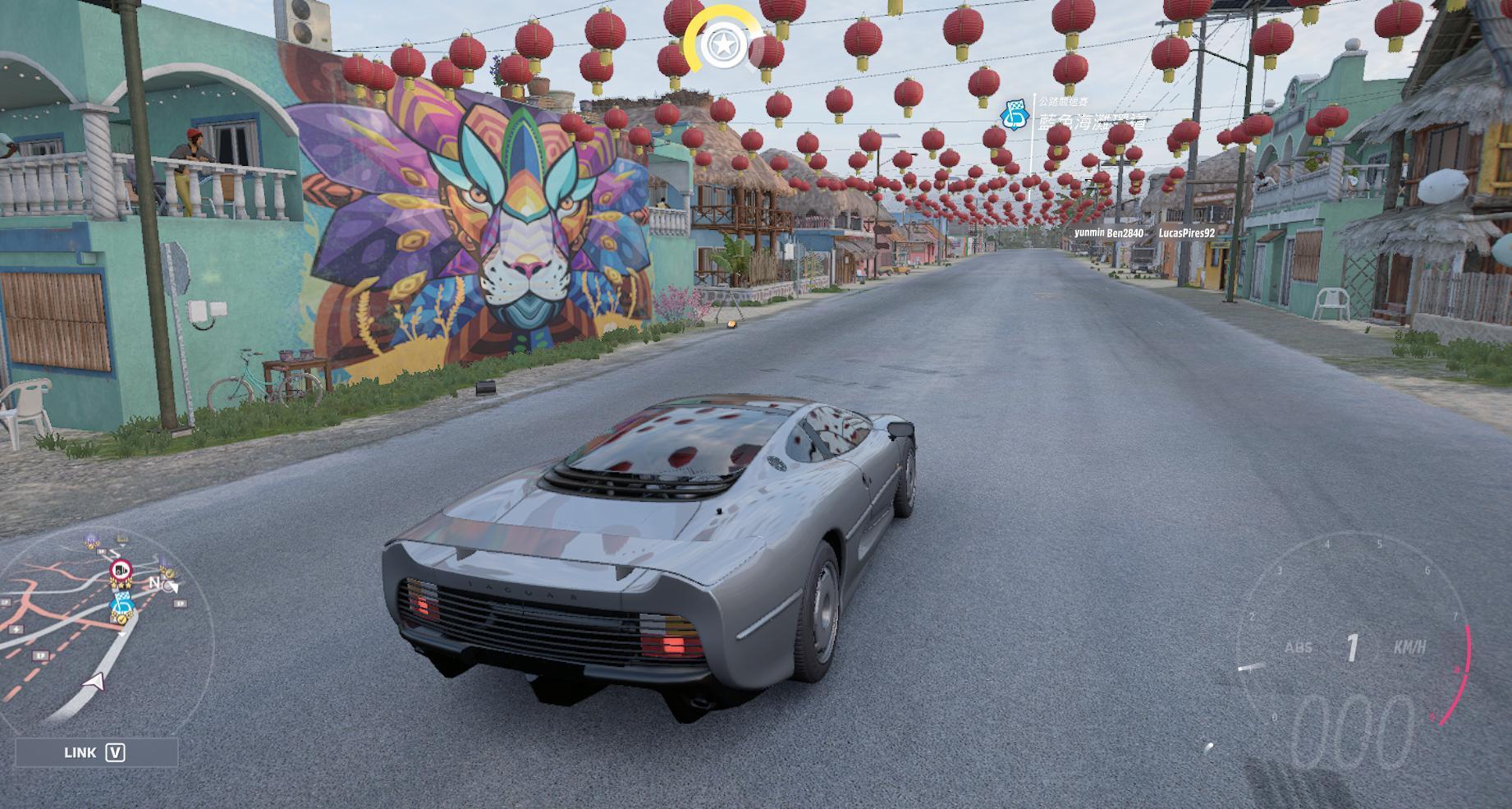Click the KM/H unit label on the speedometer
Viewport: 1512px width, 809px height.
[x=1411, y=647]
